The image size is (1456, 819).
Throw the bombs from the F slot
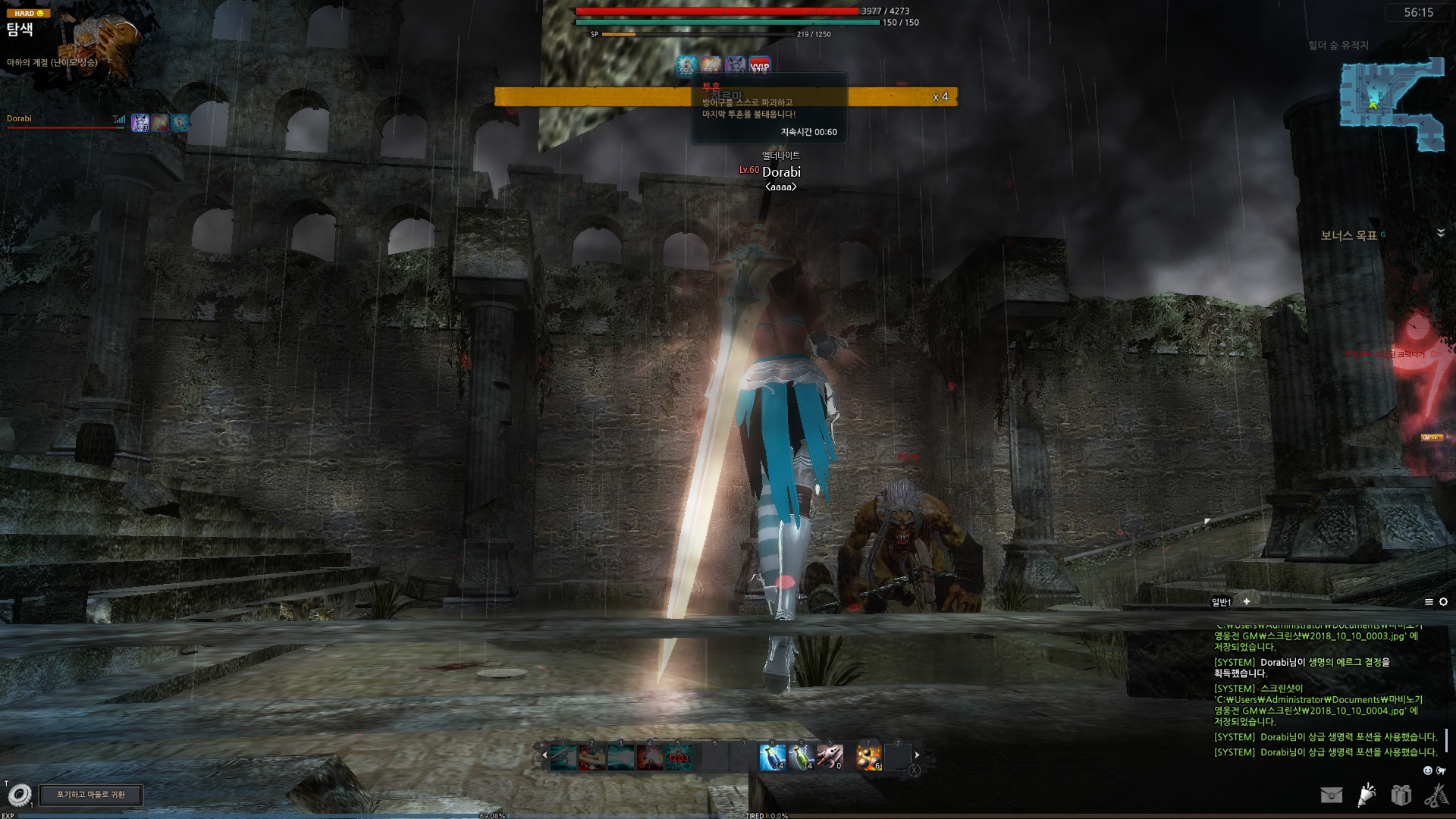(868, 757)
